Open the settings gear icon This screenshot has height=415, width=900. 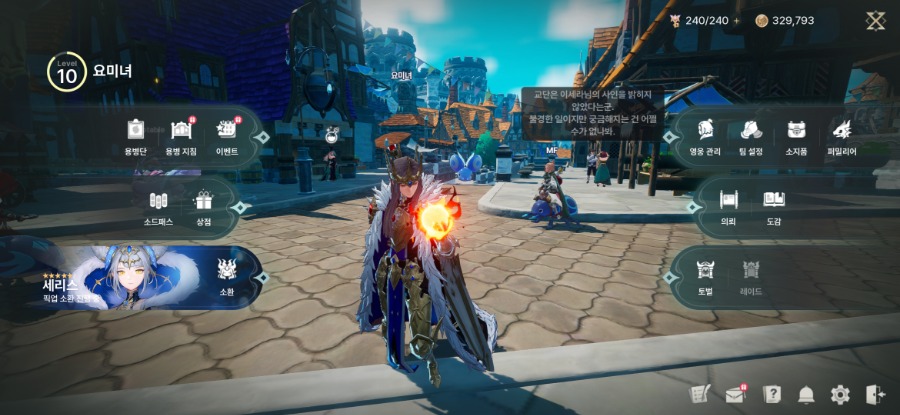click(x=840, y=394)
